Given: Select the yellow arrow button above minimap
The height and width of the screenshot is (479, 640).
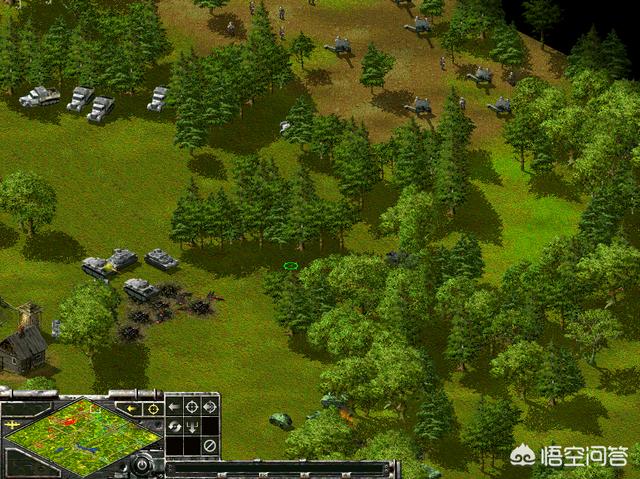Looking at the screenshot, I should (131, 408).
